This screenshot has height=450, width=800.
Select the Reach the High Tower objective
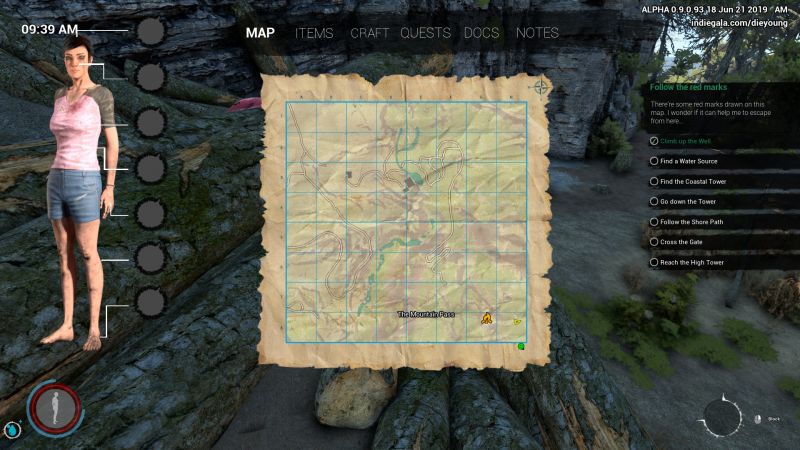click(x=691, y=262)
